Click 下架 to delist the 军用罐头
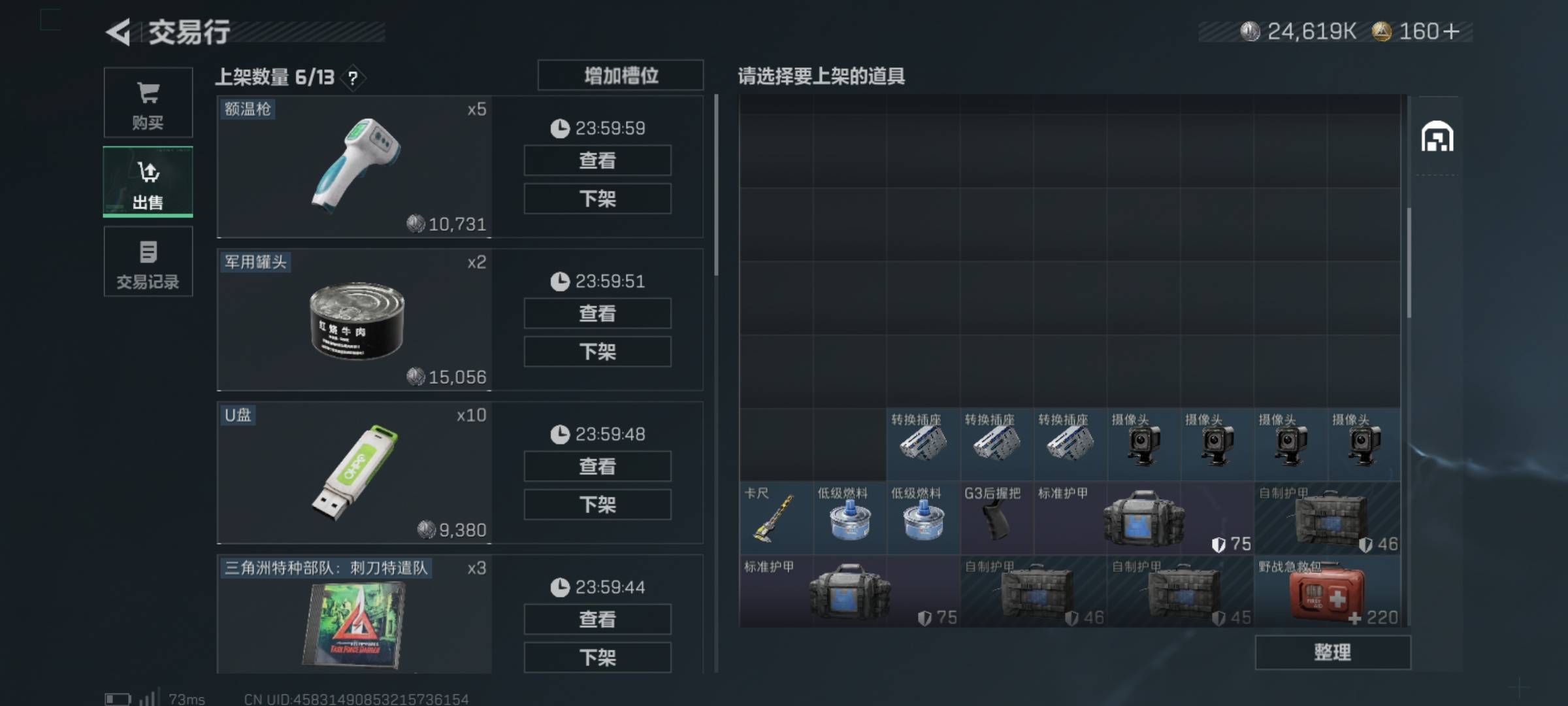Viewport: 1568px width, 706px height. coord(596,351)
